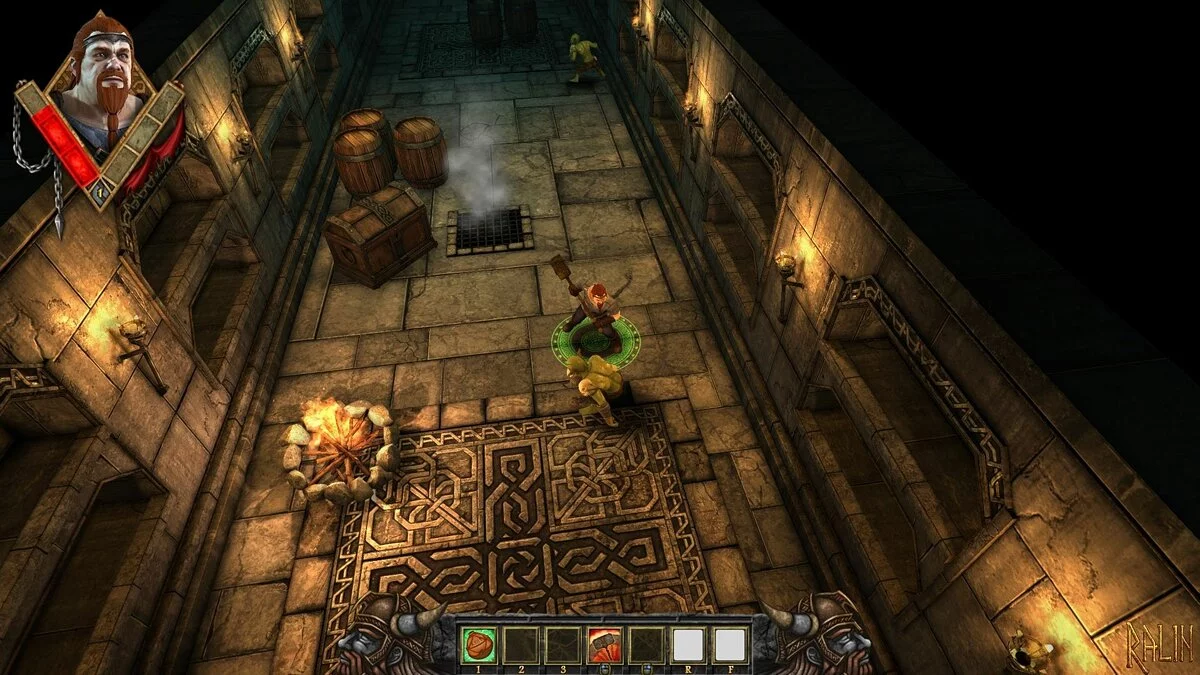Select the white hotbar slot labeled F
1200x675 pixels.
pyautogui.click(x=731, y=645)
